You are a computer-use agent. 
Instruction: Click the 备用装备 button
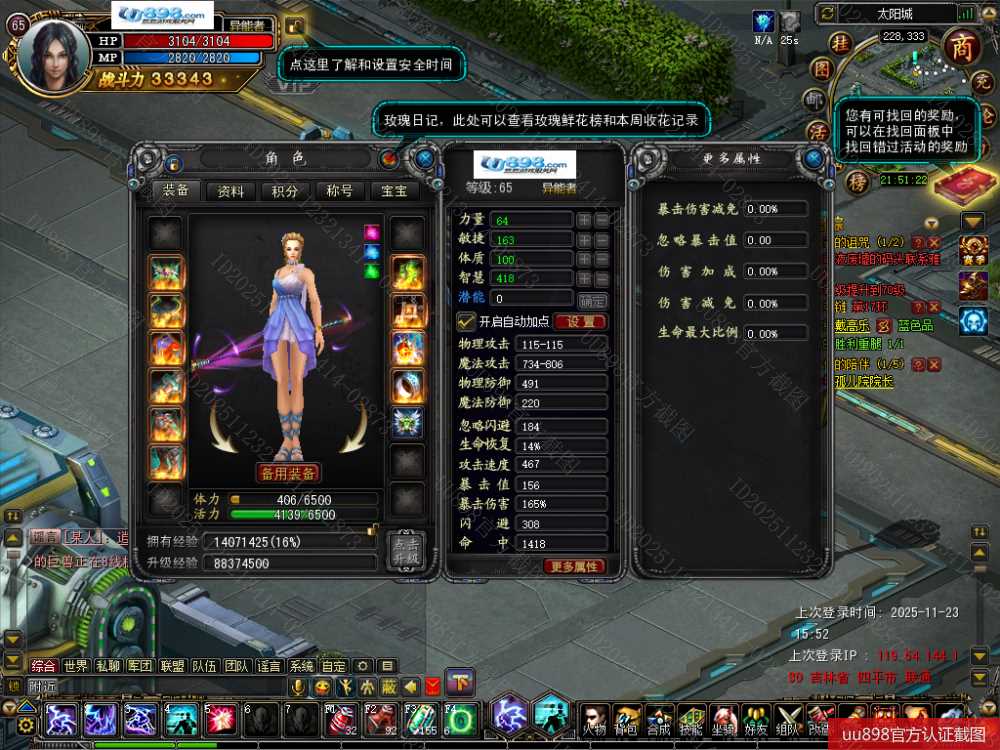pyautogui.click(x=288, y=473)
